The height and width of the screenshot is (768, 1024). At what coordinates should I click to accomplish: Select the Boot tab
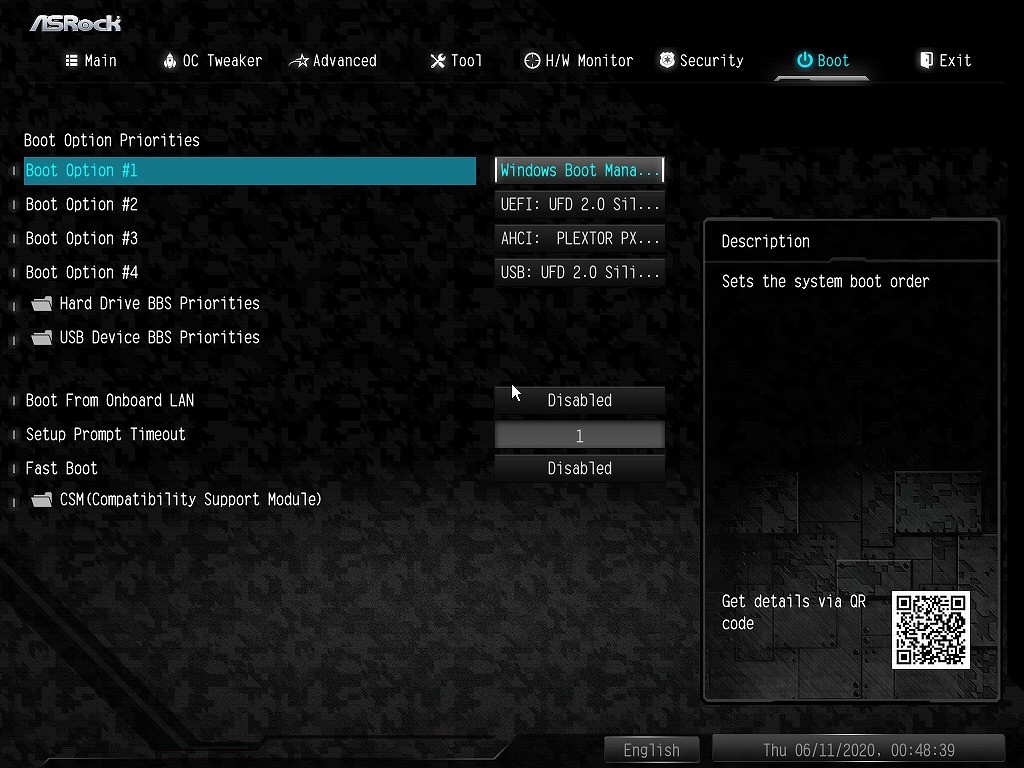[x=822, y=61]
